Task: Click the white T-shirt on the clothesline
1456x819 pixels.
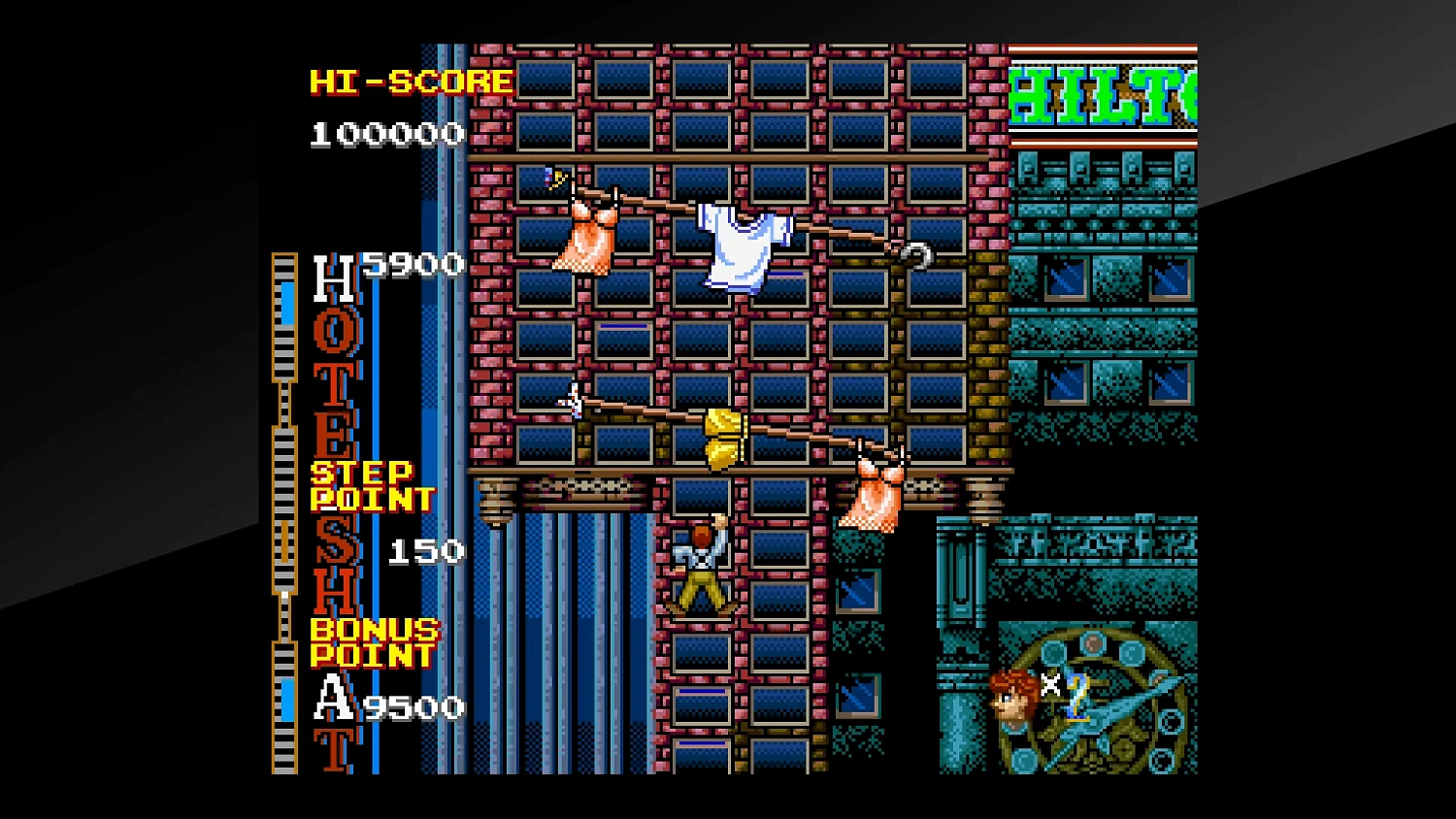Action: point(740,243)
